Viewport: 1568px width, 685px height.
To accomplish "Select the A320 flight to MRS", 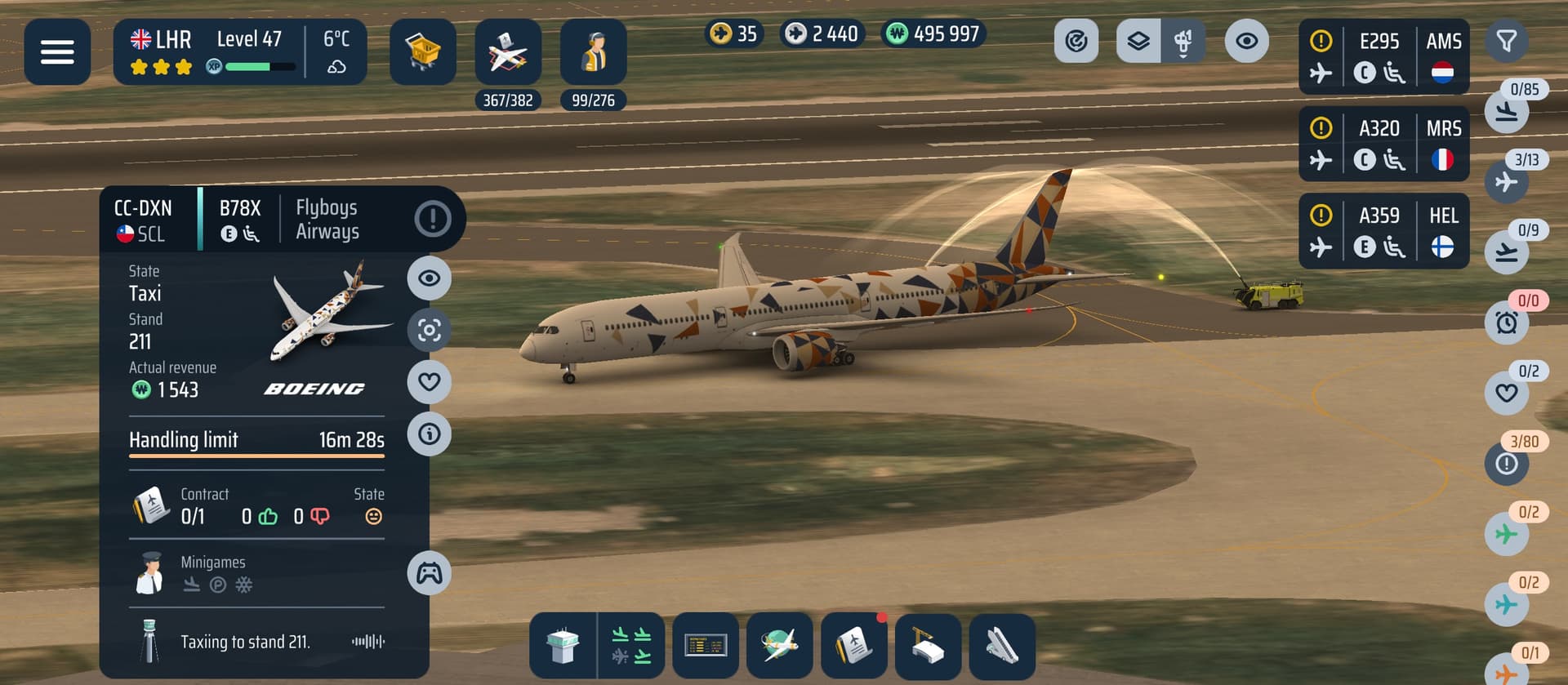I will click(1383, 145).
